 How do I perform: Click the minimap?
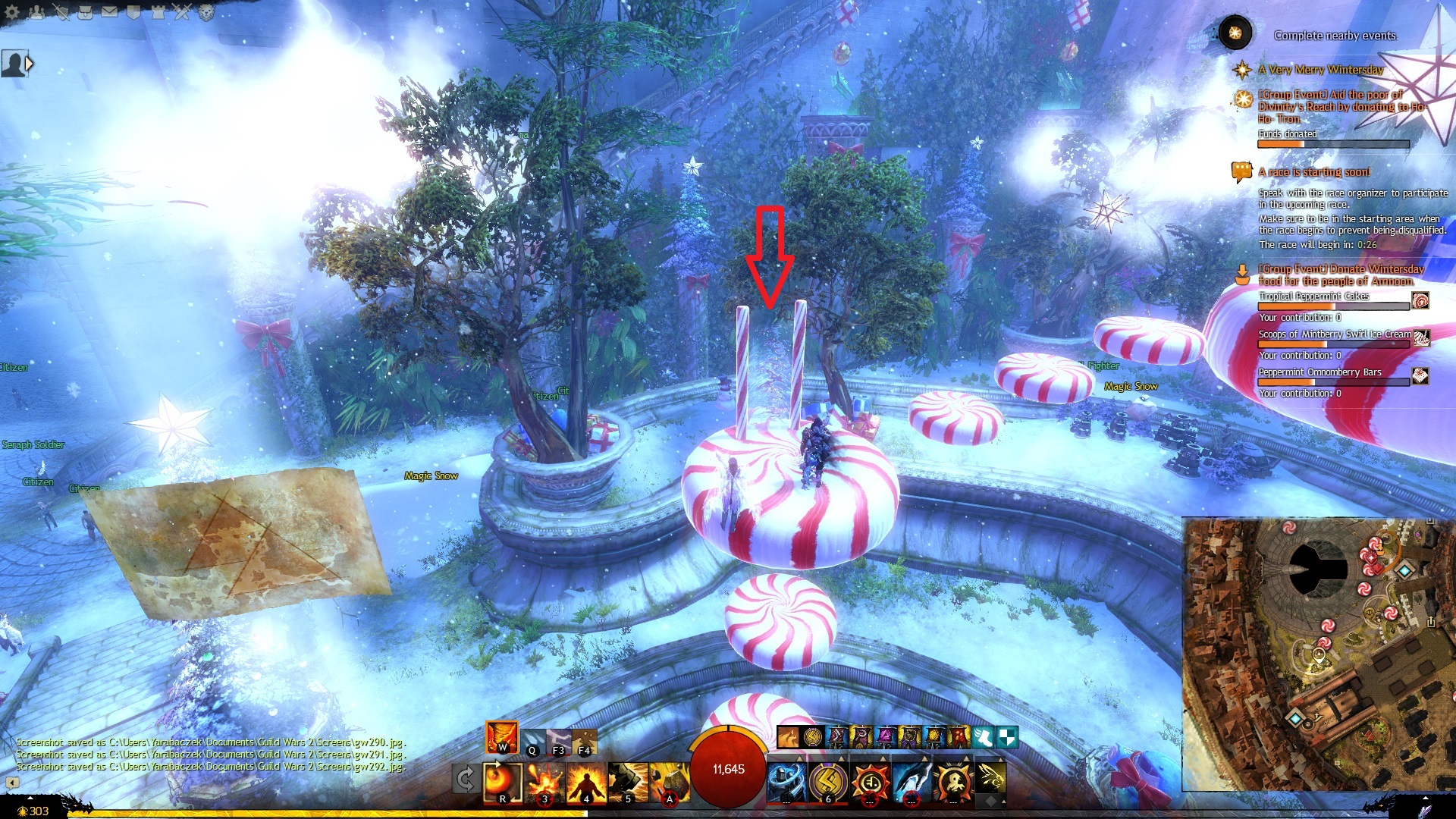coord(1318,654)
